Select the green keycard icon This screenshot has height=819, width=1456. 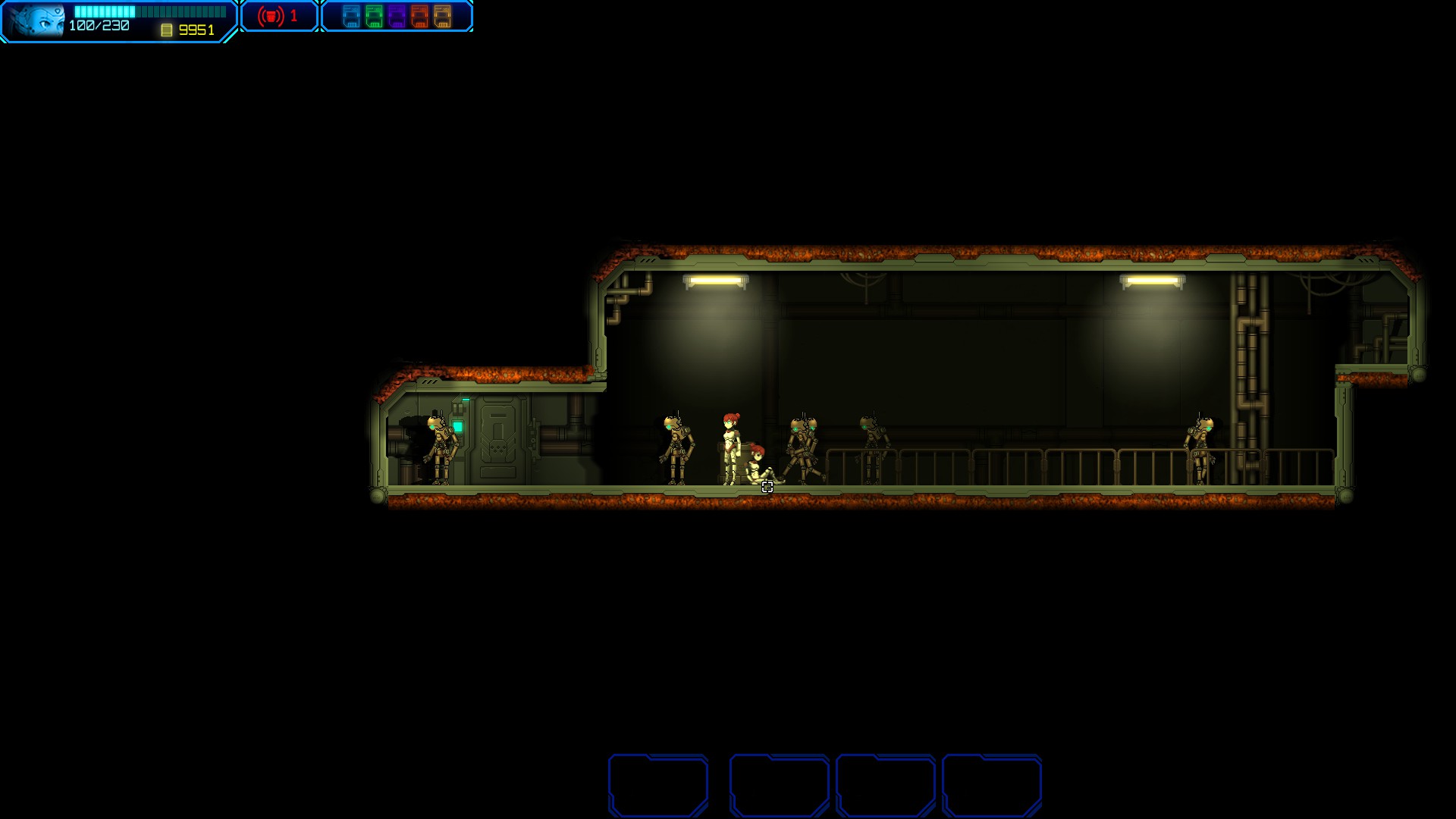point(374,16)
